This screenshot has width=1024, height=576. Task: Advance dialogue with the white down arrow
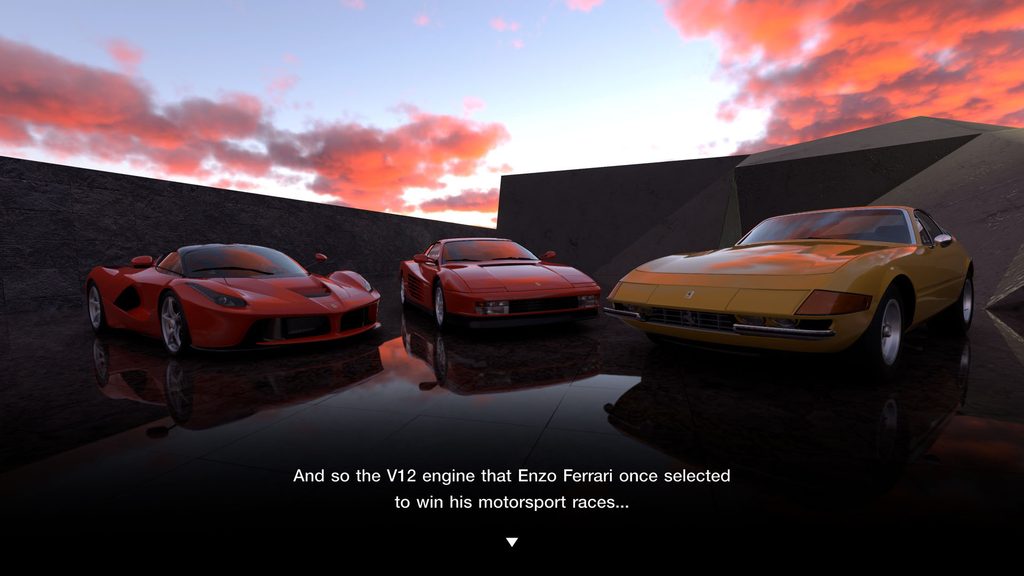click(x=512, y=542)
